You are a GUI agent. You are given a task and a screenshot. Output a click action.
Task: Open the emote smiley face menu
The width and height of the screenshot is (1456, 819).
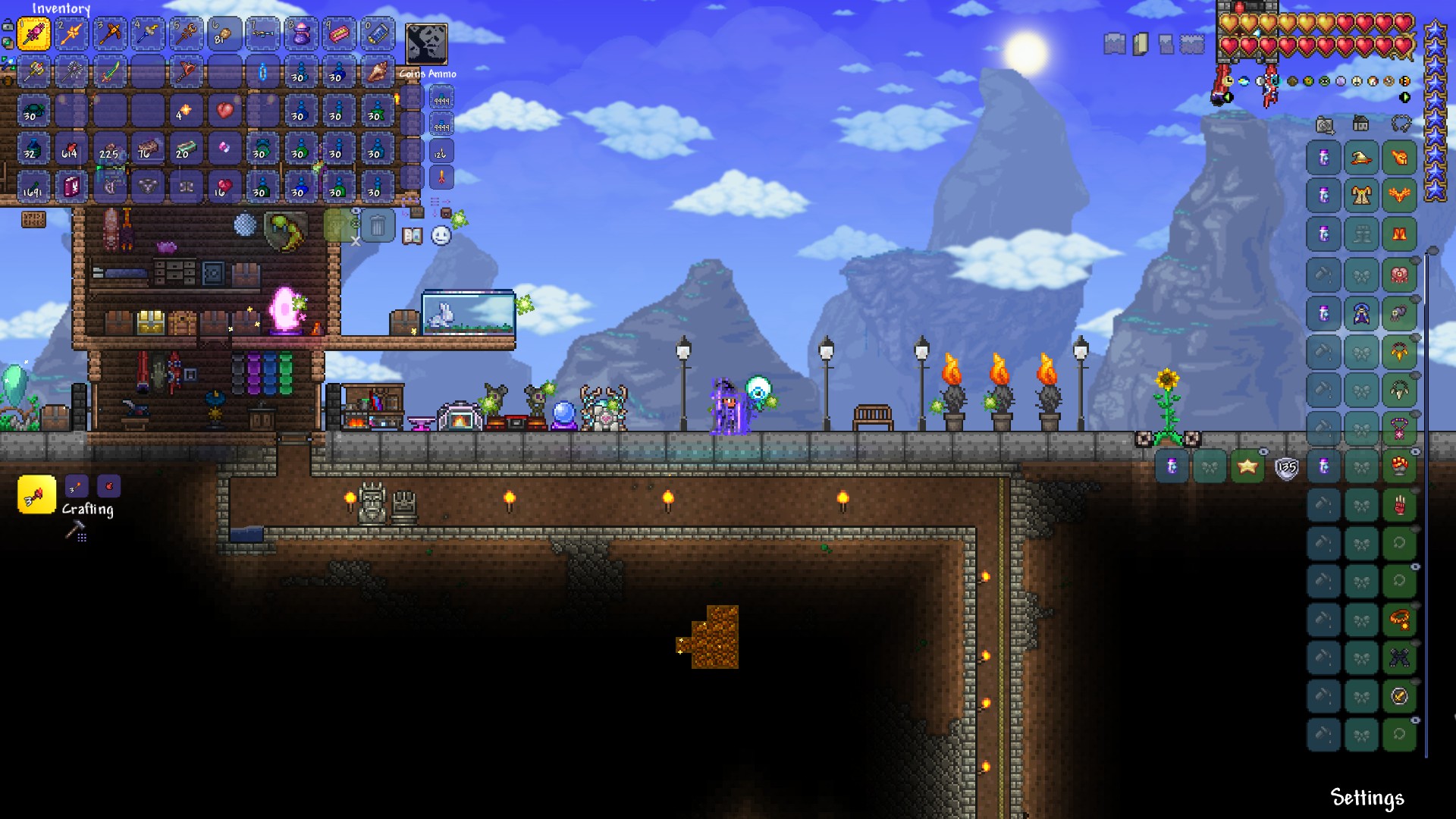click(x=441, y=236)
